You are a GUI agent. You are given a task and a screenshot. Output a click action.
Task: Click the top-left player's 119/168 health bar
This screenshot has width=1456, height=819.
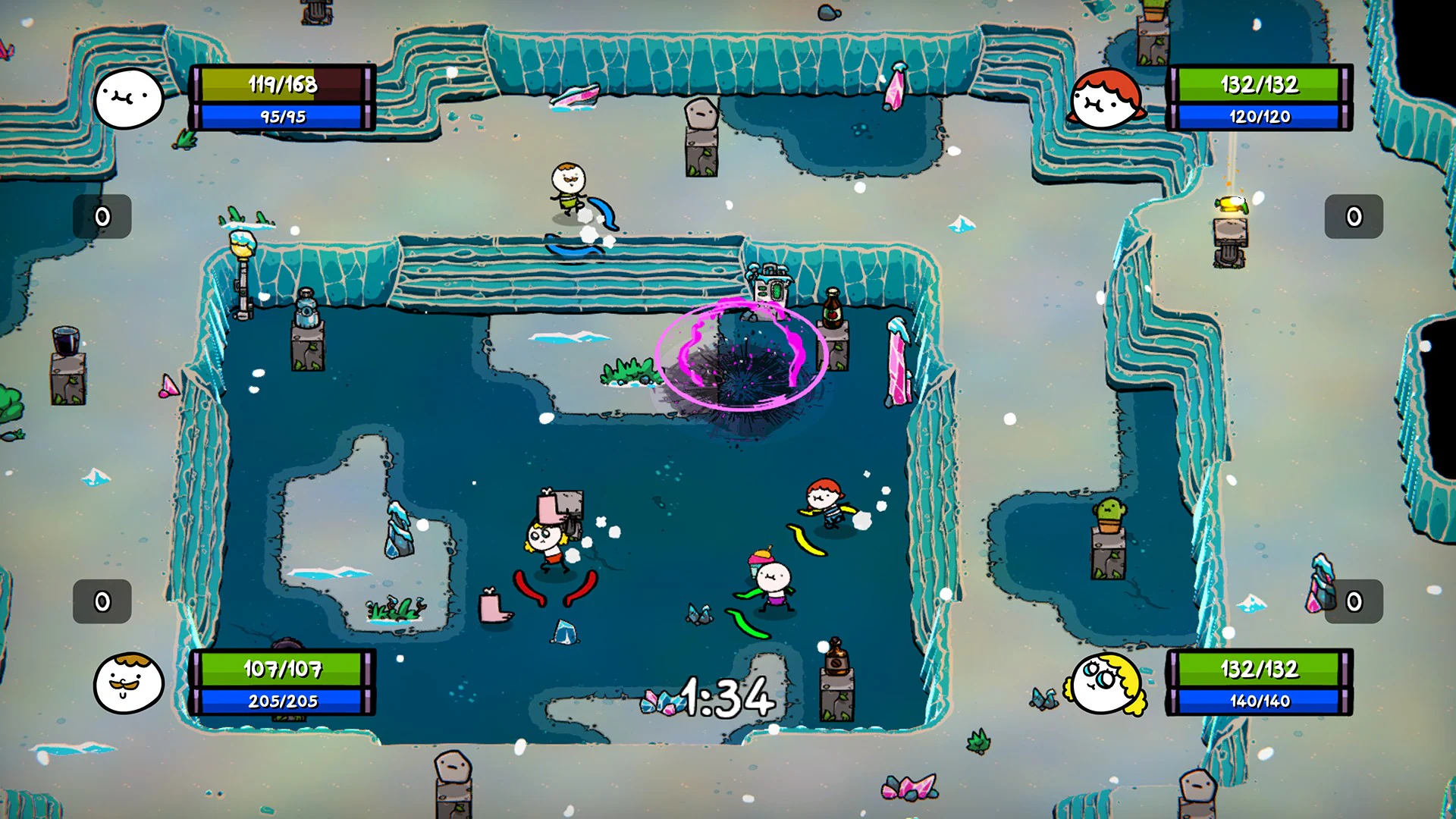(281, 85)
